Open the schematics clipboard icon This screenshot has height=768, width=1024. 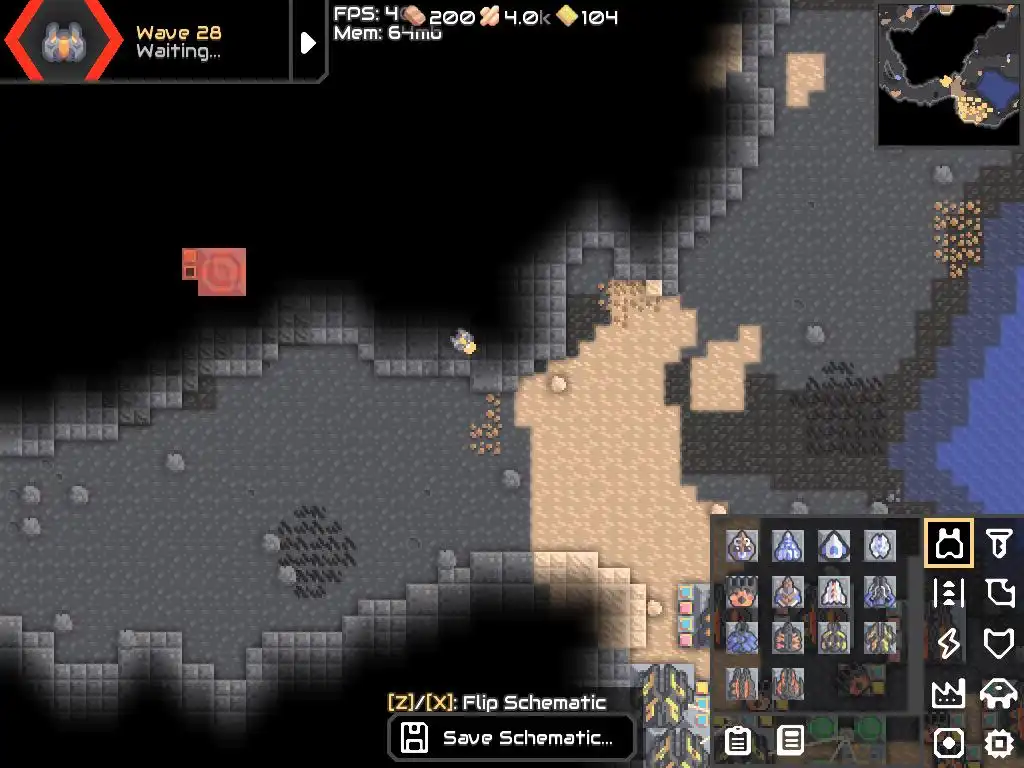(738, 741)
